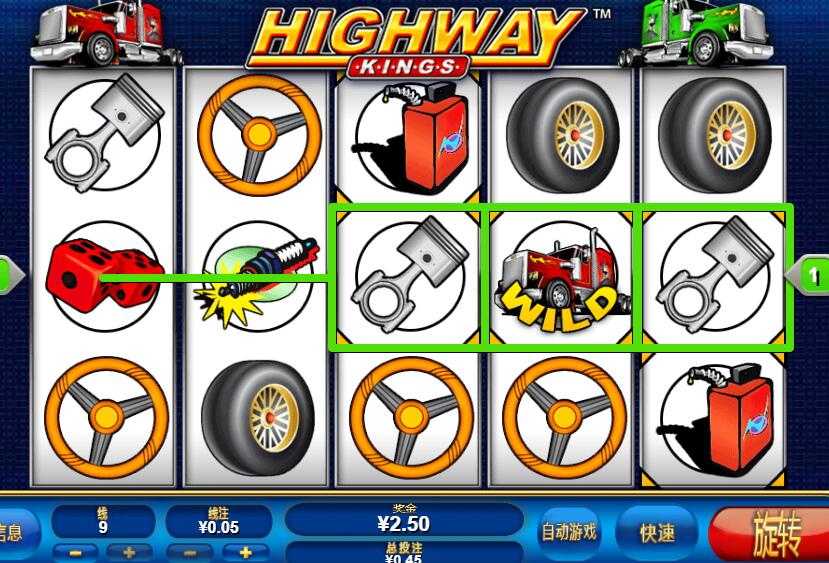Start auto play via 自动游戏
The image size is (829, 563).
(568, 532)
